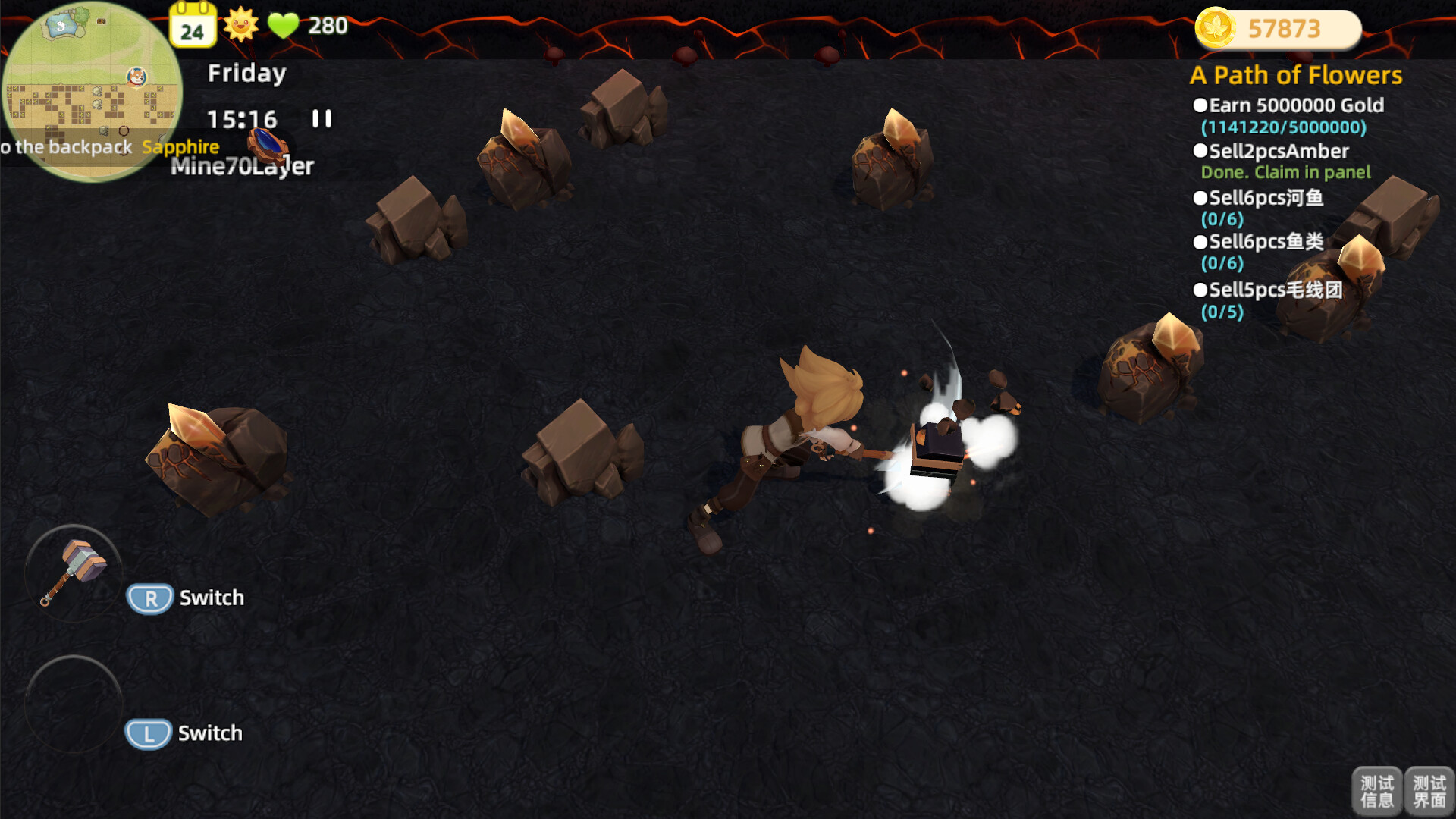Click the Mine70Layer location label
This screenshot has width=1456, height=819.
(x=242, y=168)
